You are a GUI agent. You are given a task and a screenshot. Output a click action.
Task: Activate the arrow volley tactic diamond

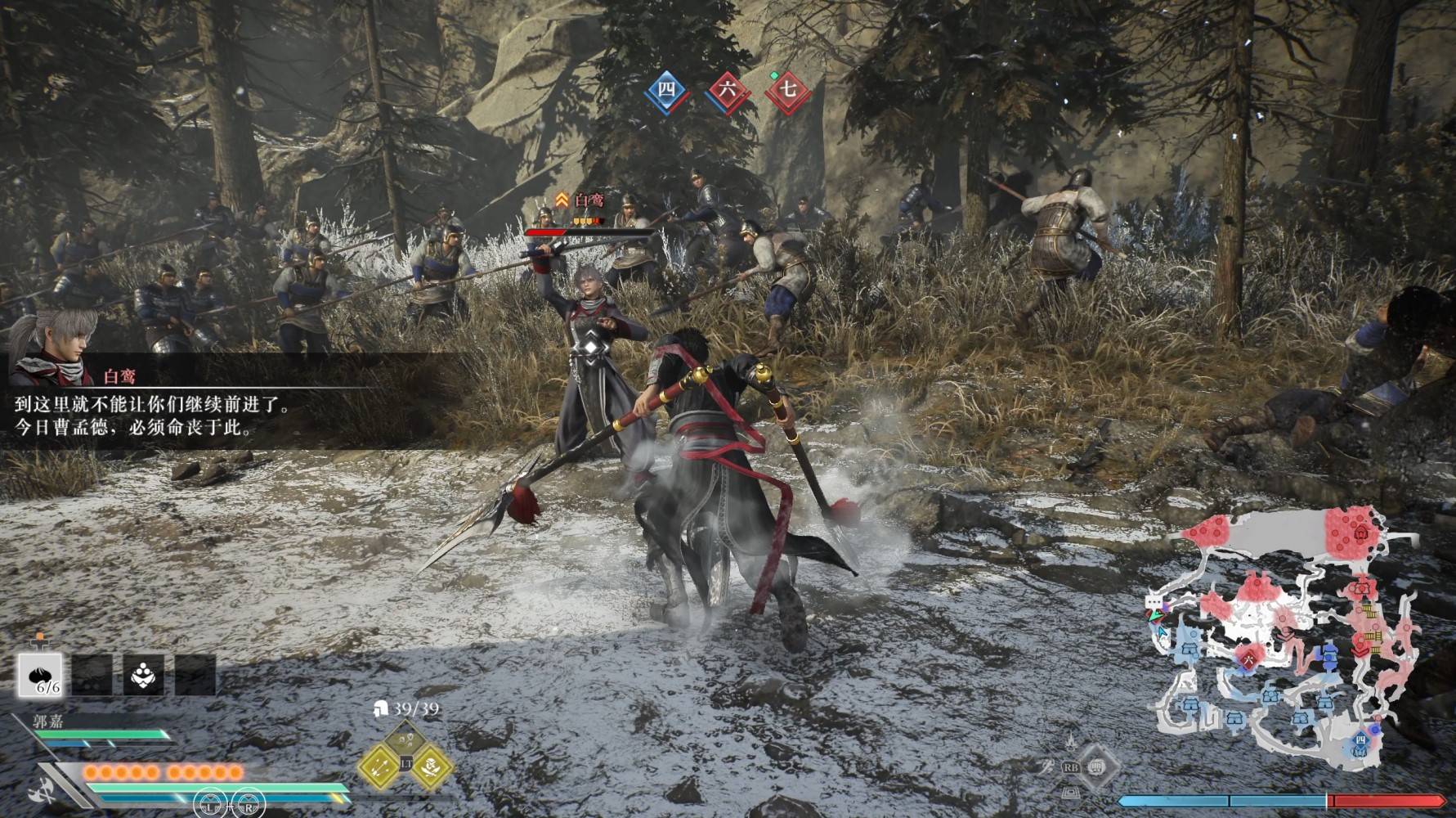tap(379, 765)
